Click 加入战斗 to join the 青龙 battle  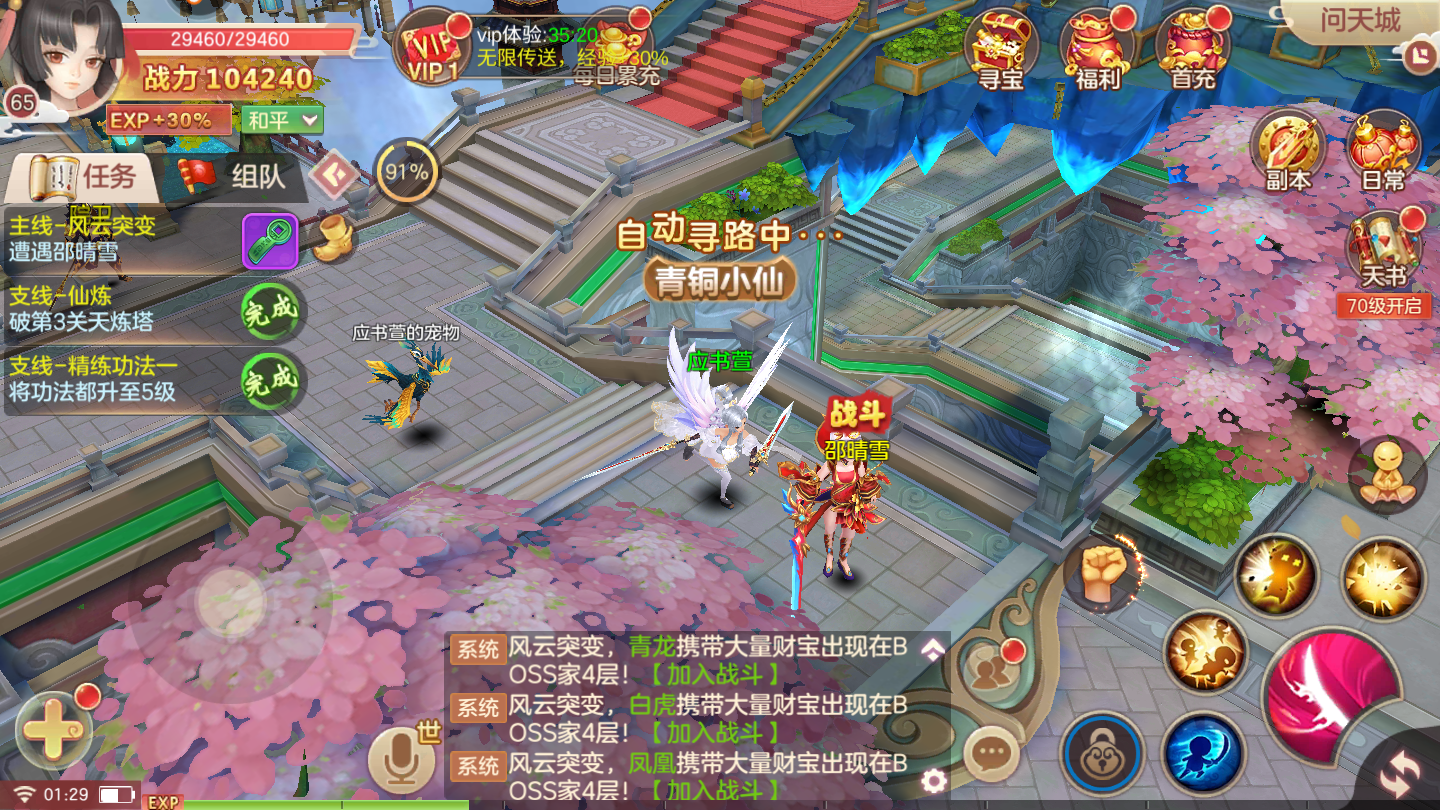coord(717,671)
